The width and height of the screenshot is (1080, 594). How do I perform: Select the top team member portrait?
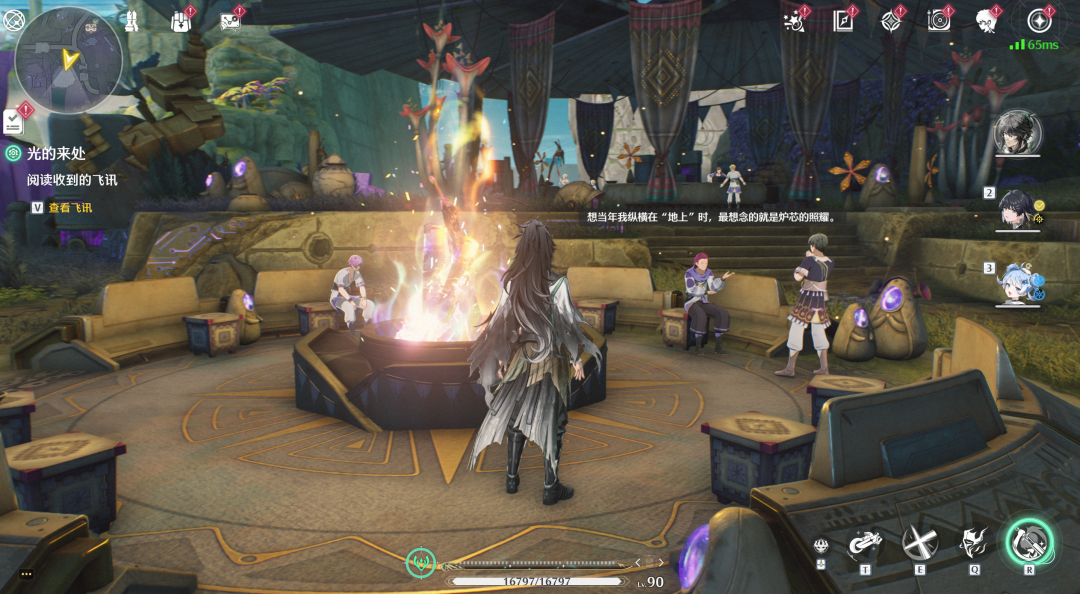(1018, 132)
